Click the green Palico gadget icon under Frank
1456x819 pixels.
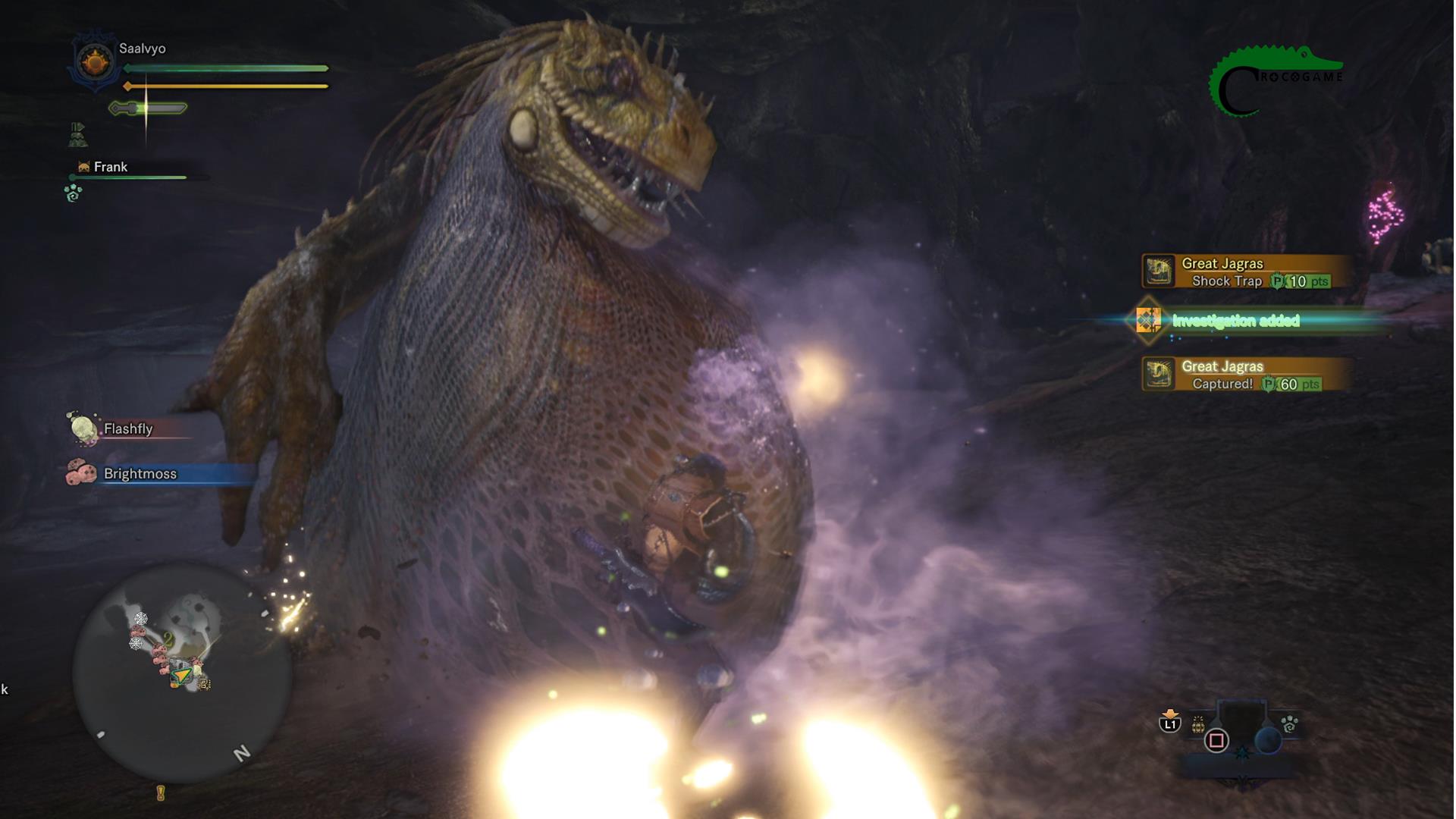point(73,193)
